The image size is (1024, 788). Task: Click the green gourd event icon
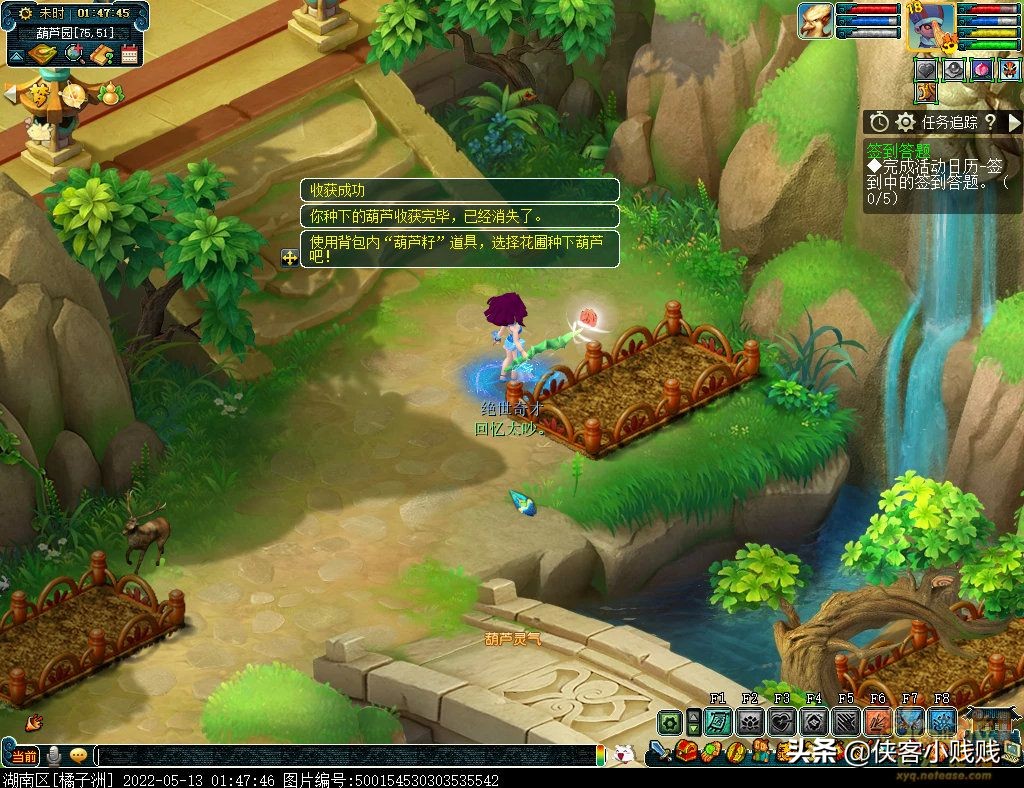click(x=110, y=93)
